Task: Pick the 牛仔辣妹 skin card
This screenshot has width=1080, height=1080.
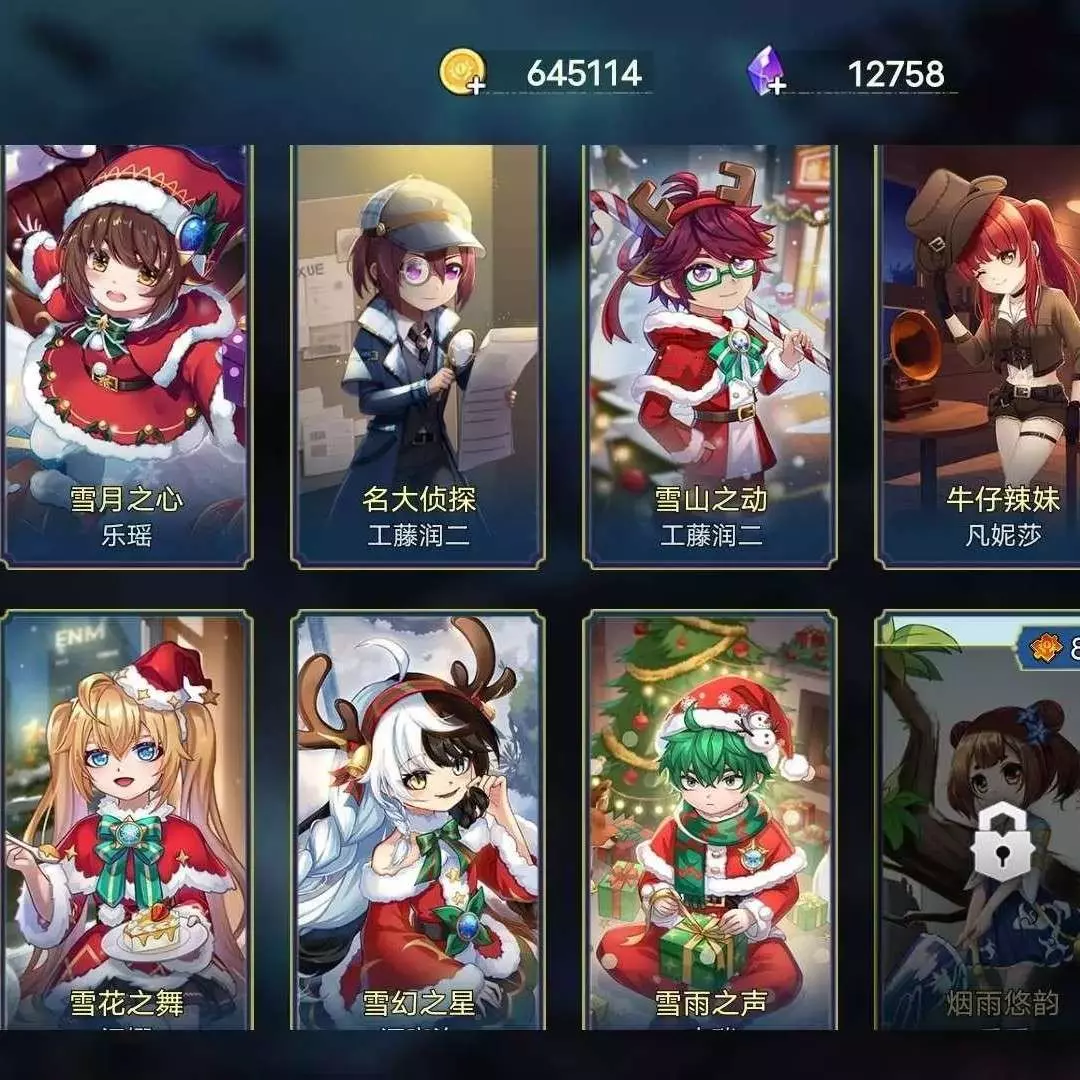Action: pos(980,355)
